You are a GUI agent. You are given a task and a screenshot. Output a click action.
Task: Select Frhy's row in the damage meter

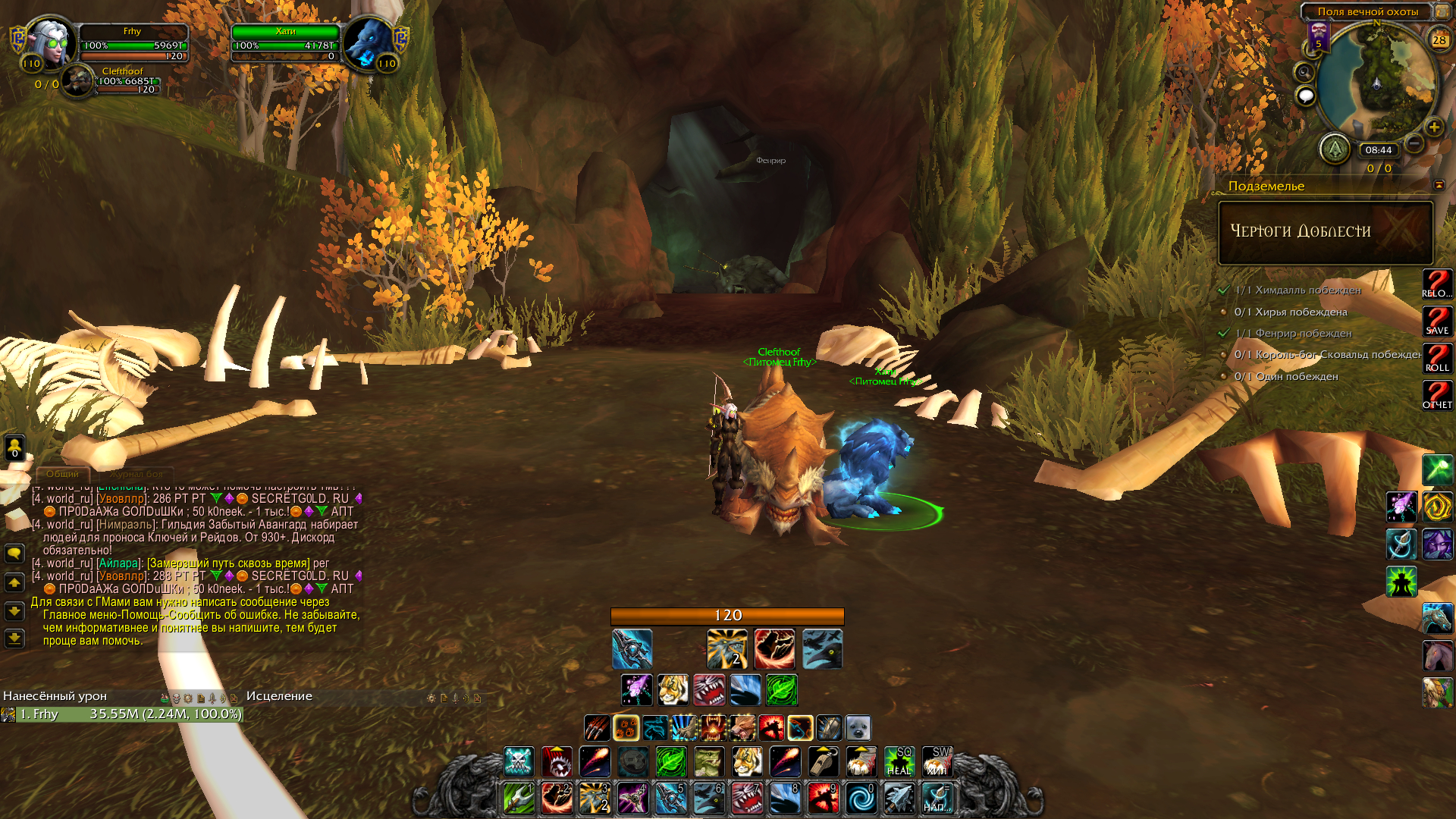[121, 714]
